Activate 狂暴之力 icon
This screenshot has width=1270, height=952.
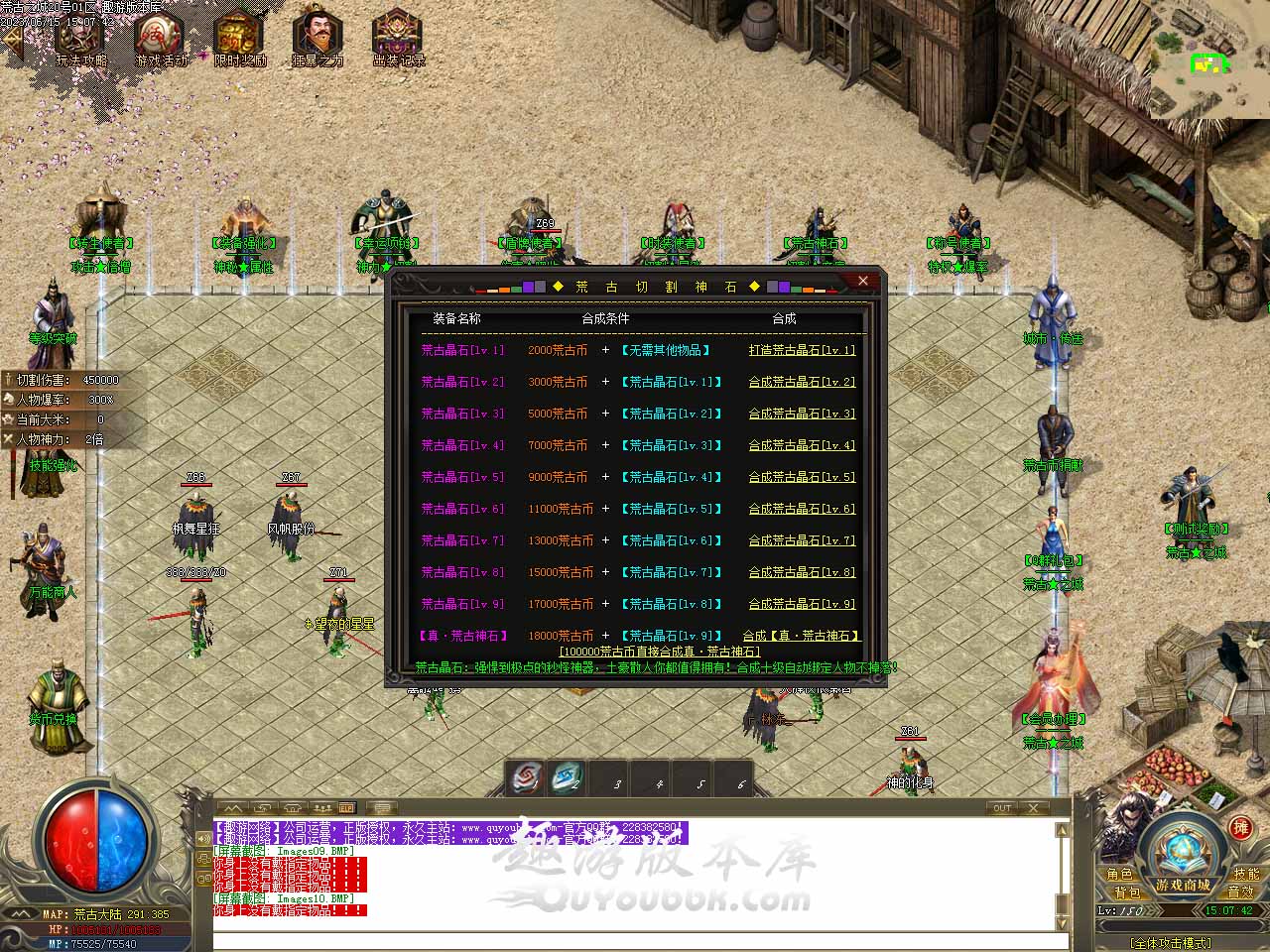(317, 40)
